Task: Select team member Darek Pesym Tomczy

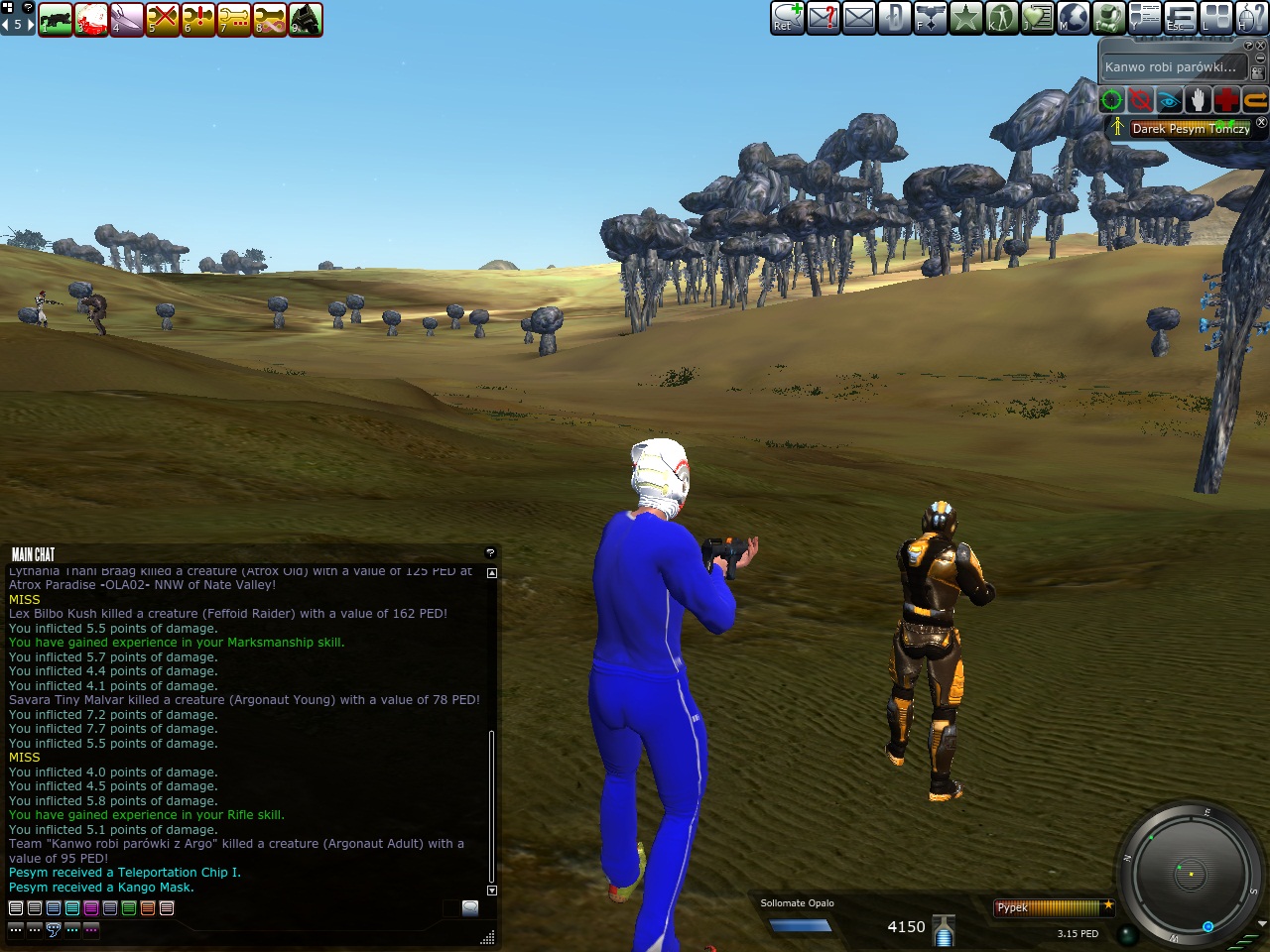Action: pos(1190,128)
